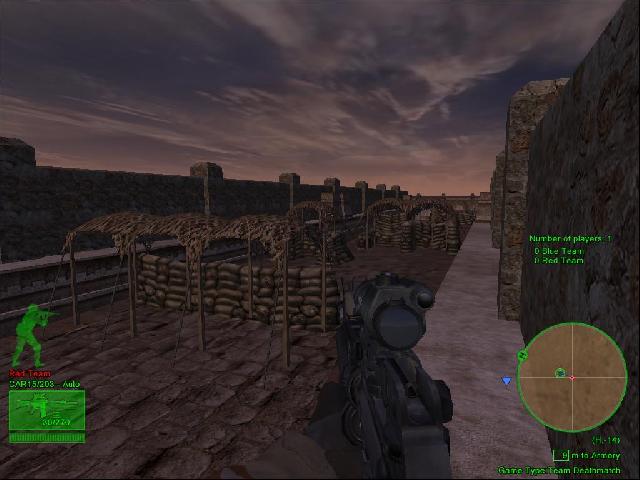Select the Red Team row in the scoreboard
This screenshot has height=480, width=640.
(559, 261)
